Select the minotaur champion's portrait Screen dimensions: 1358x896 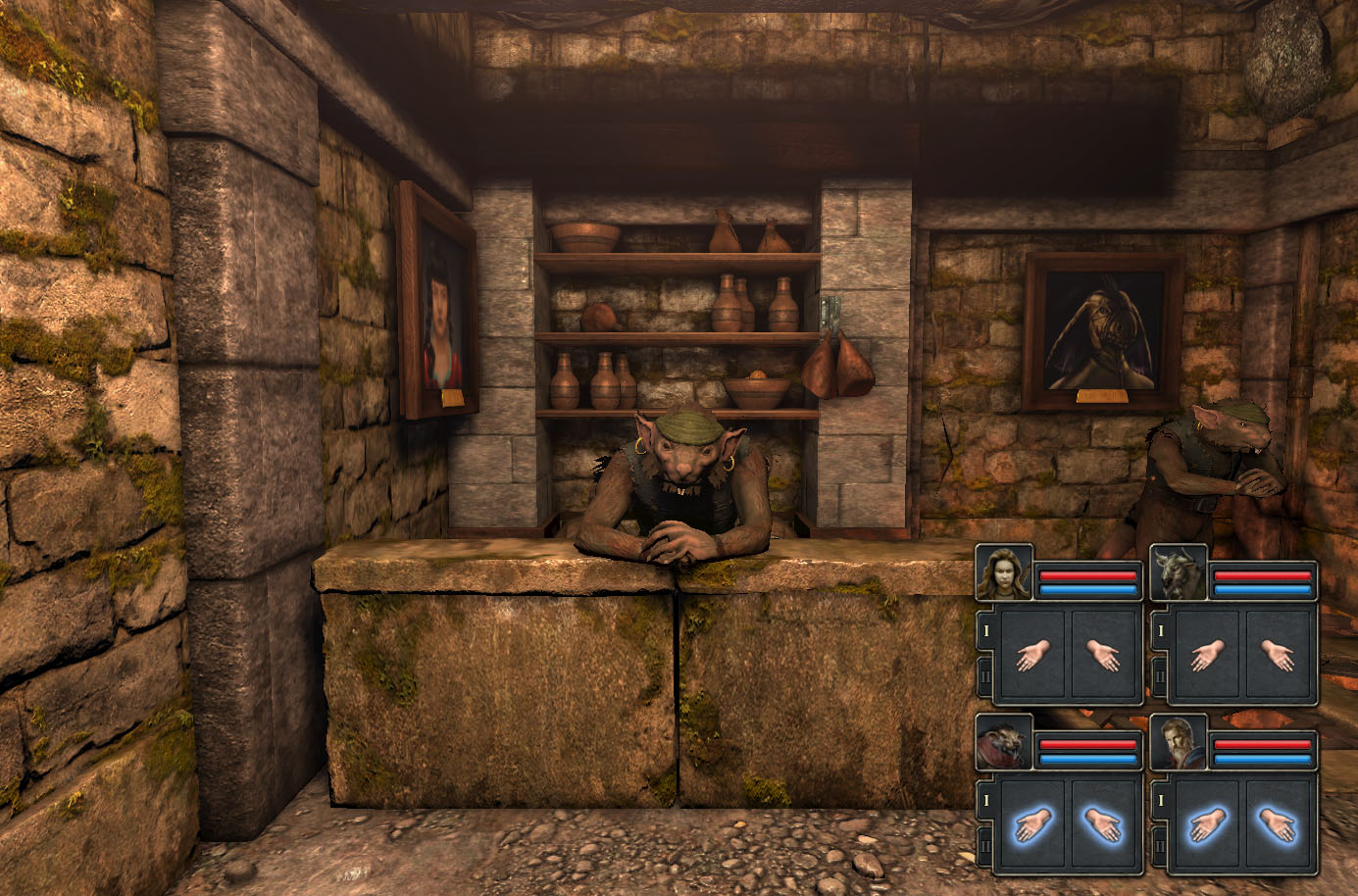(1178, 573)
